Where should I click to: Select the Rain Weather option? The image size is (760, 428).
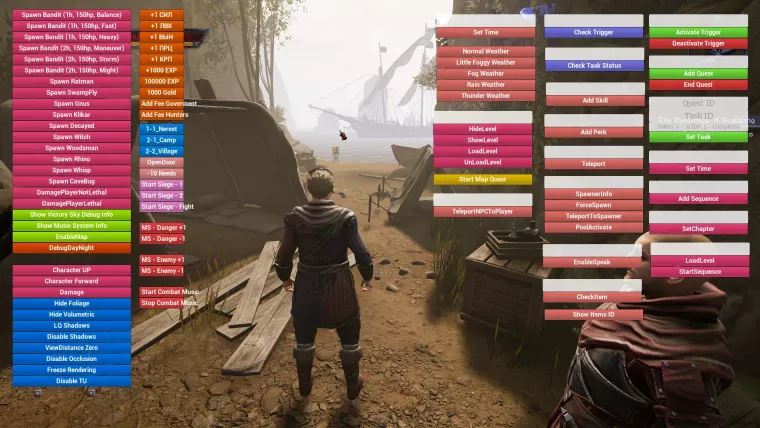coord(485,84)
